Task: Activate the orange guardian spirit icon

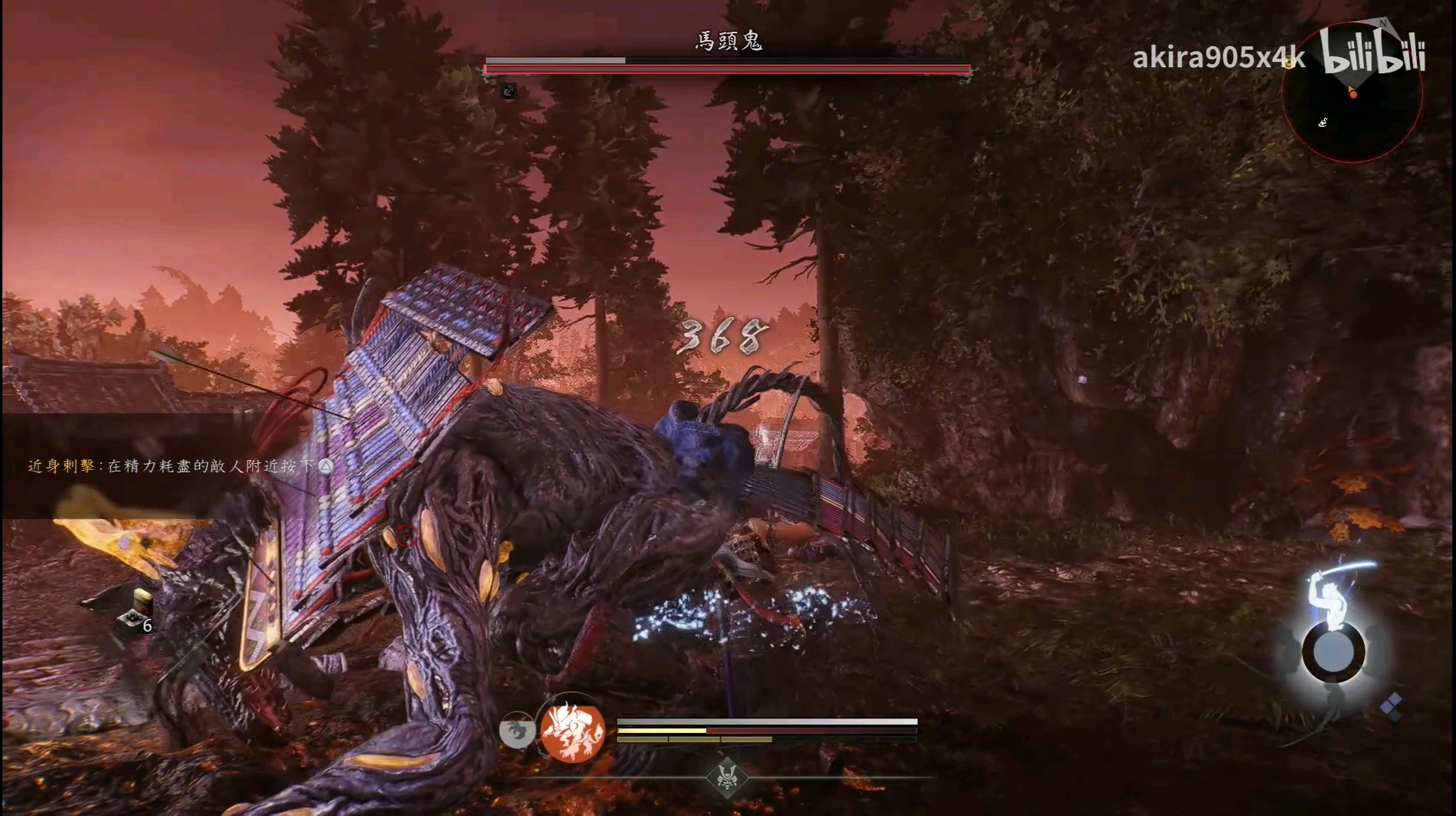Action: pos(572,731)
